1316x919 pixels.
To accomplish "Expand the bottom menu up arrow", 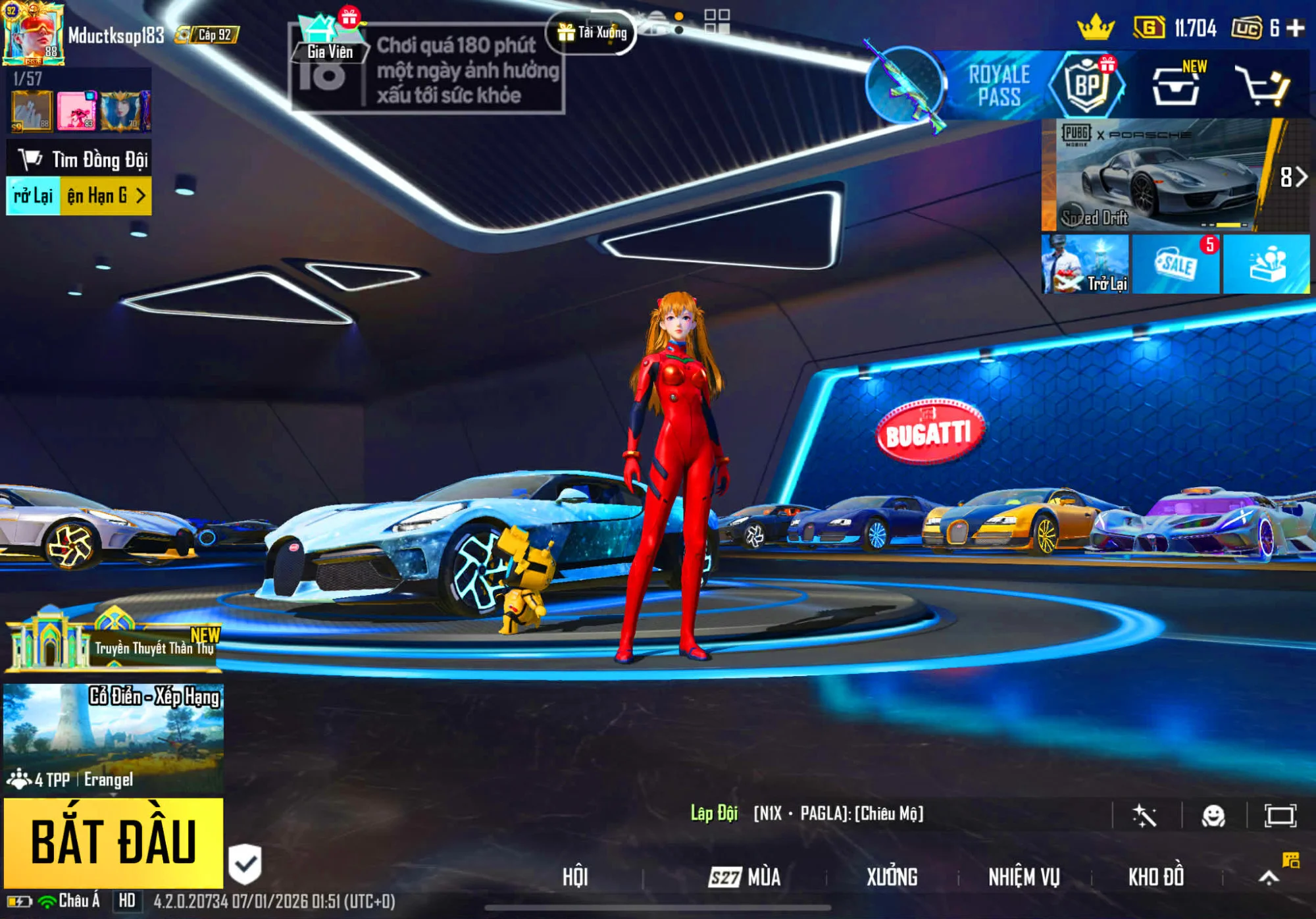I will [1269, 877].
